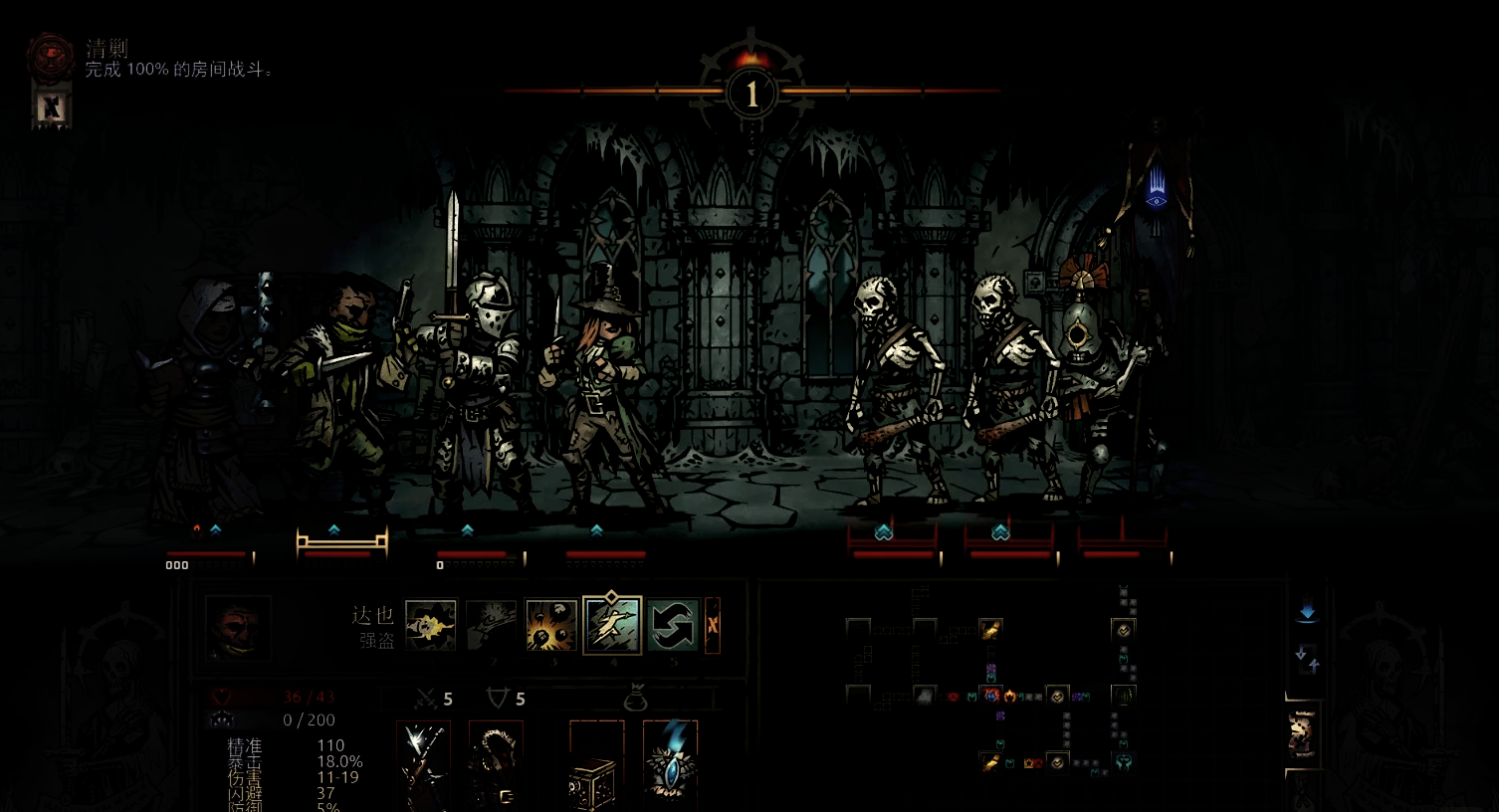Inspect the equipped armor slot
This screenshot has height=812, width=1499.
[x=496, y=764]
